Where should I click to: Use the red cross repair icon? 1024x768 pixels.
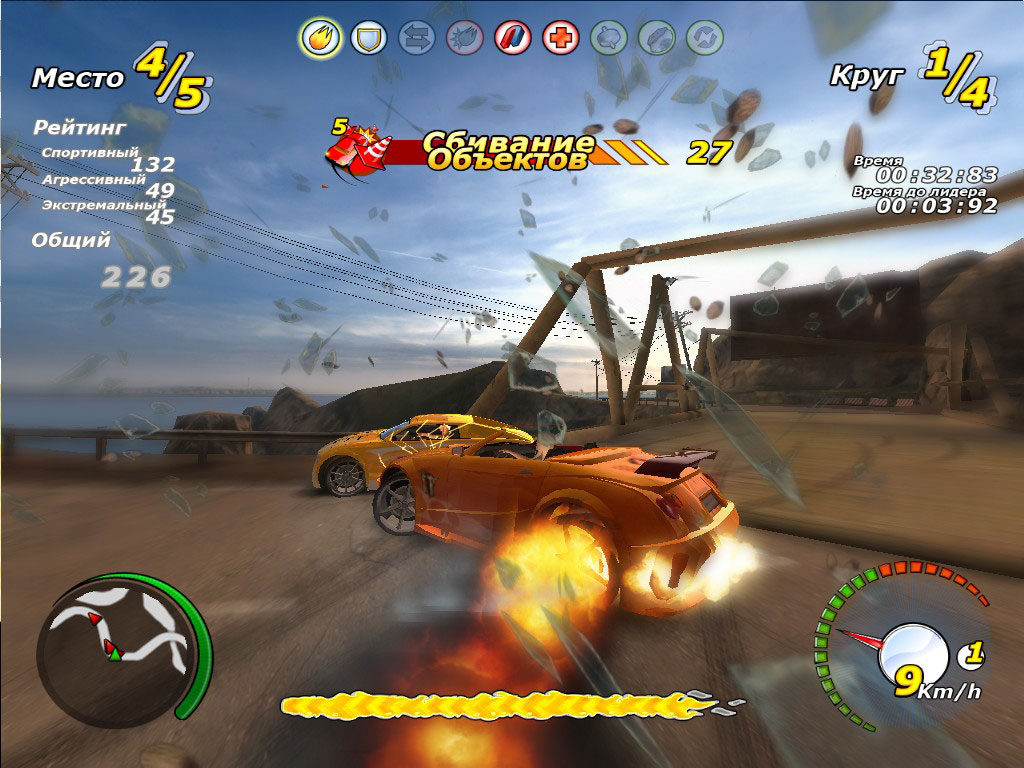(x=560, y=39)
